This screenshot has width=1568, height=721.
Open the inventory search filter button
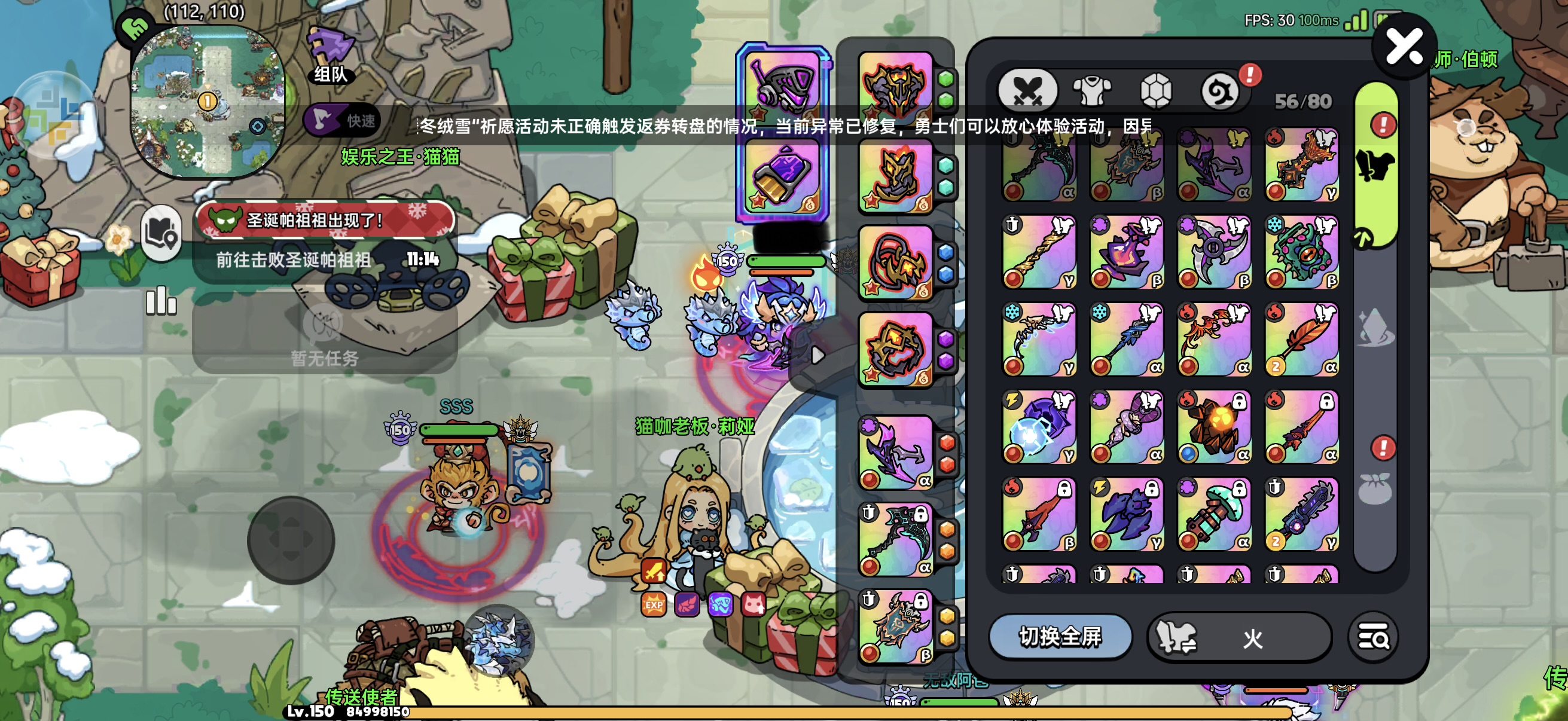pos(1373,638)
